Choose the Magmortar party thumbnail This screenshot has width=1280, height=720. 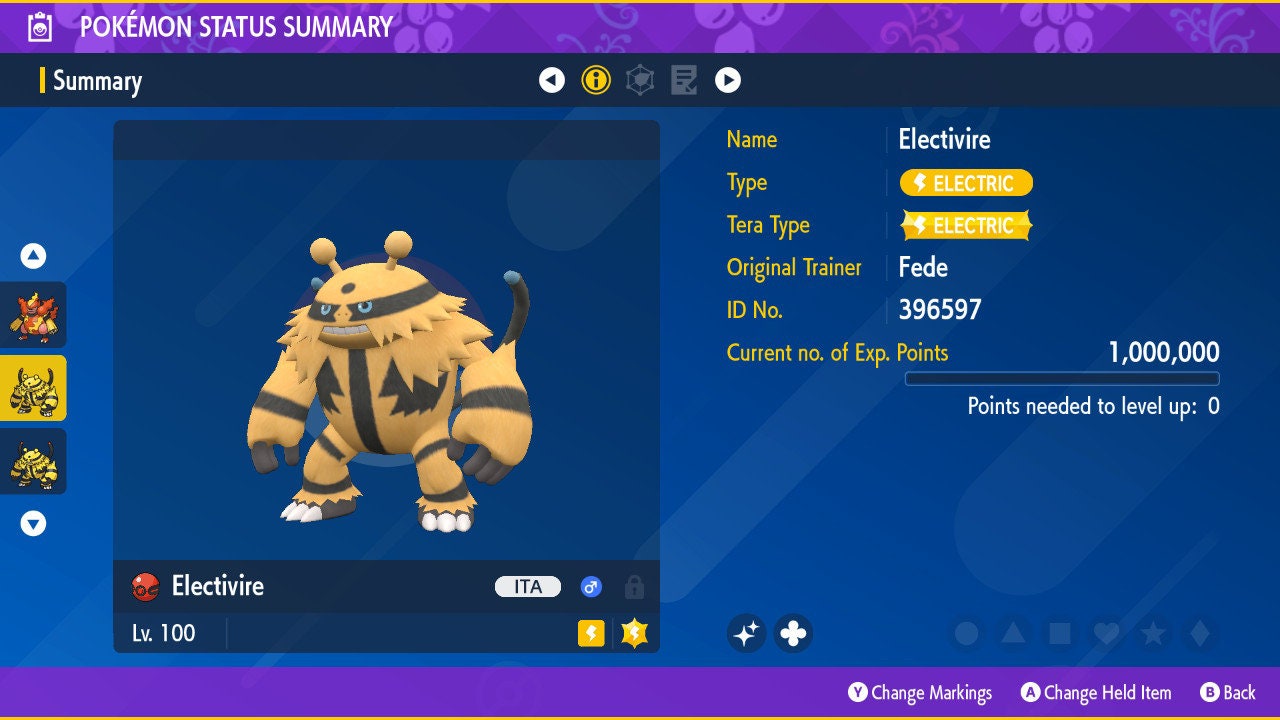(33, 314)
